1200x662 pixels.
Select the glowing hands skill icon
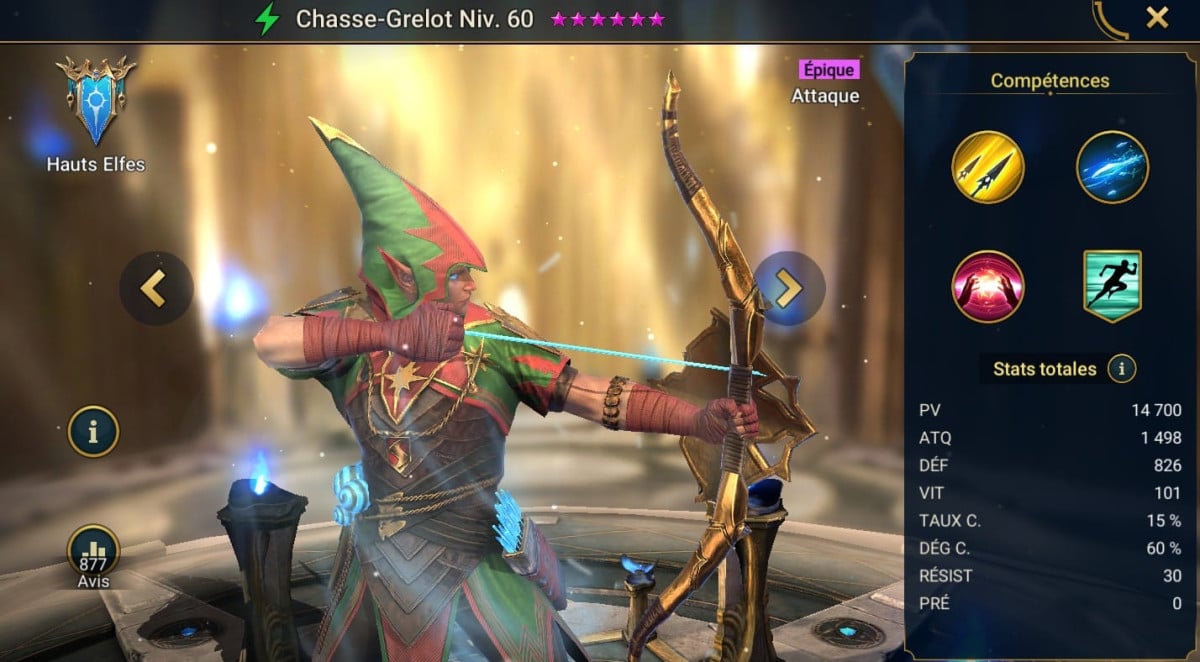pos(988,287)
